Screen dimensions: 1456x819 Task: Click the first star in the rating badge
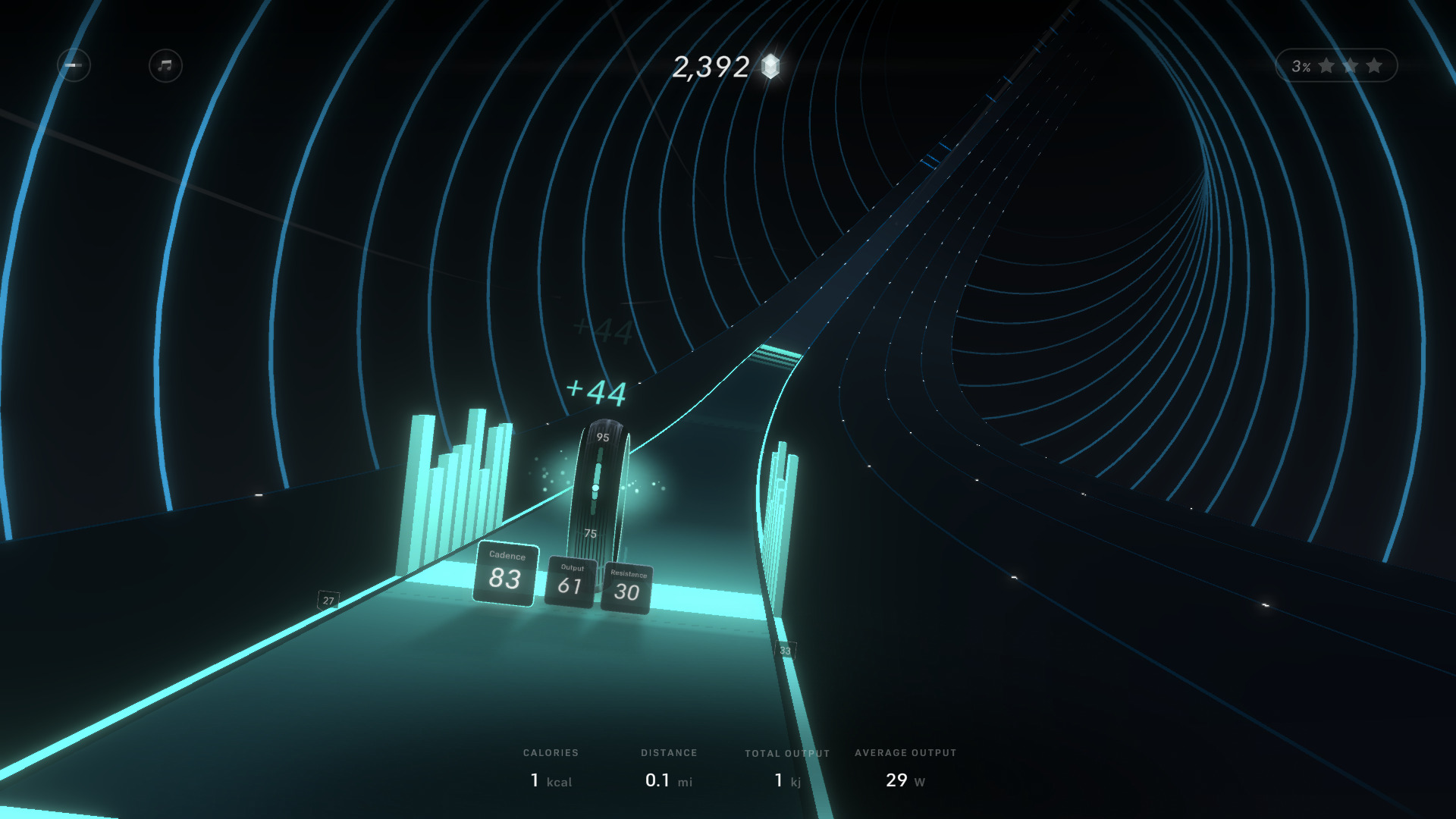(x=1327, y=65)
